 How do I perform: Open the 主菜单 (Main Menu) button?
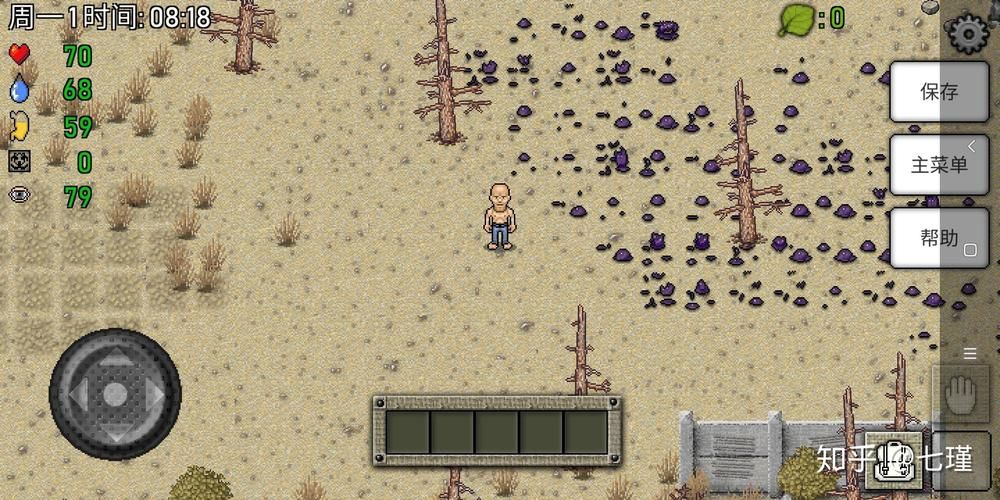pyautogui.click(x=938, y=165)
